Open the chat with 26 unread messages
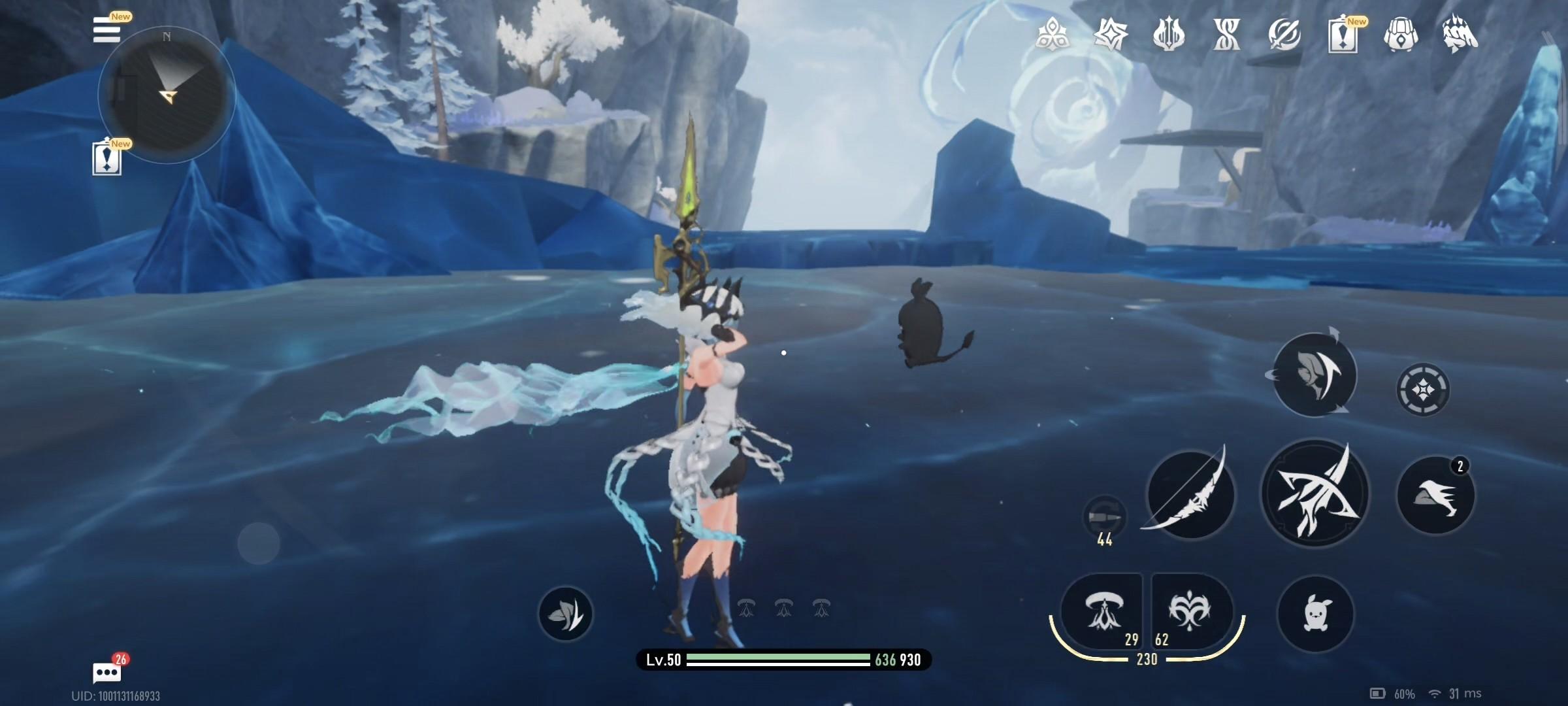The width and height of the screenshot is (1568, 706). [x=106, y=672]
